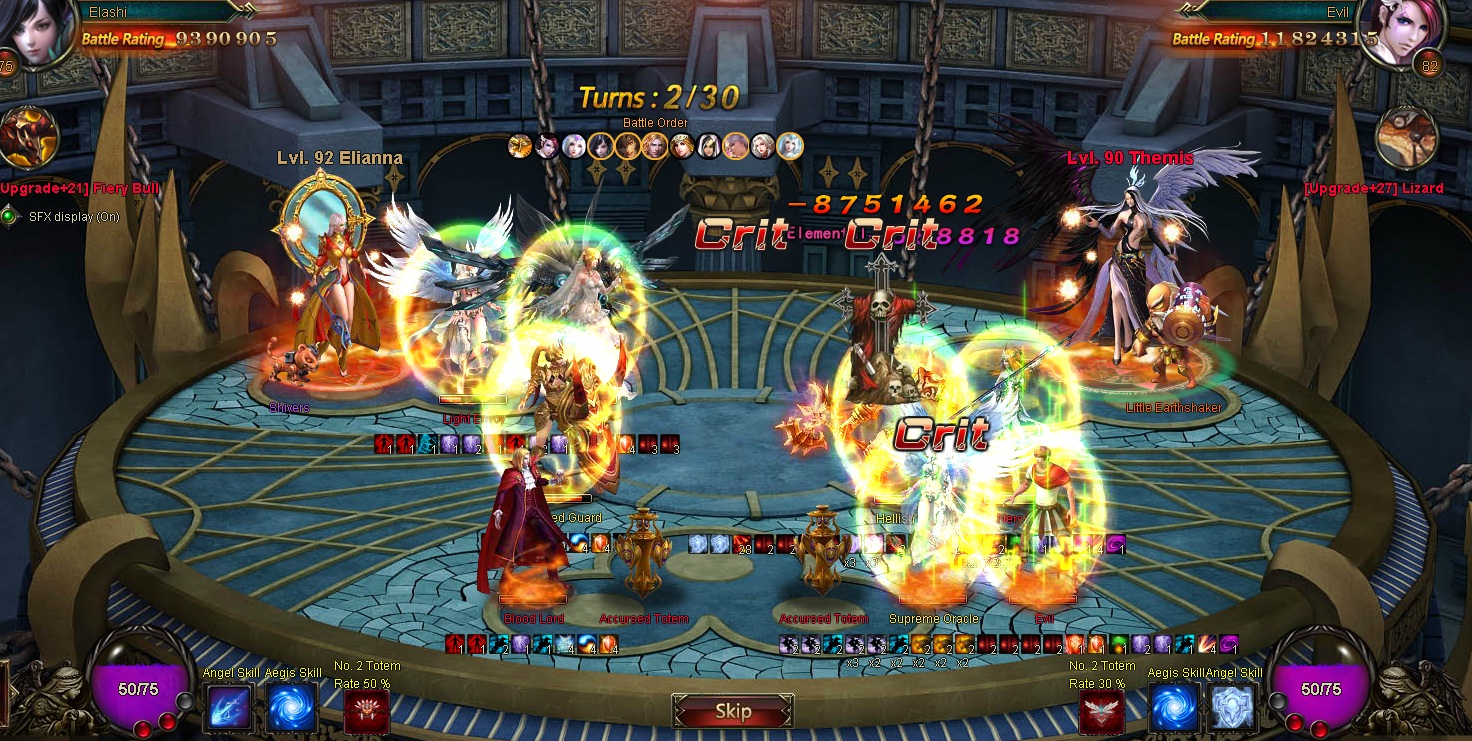This screenshot has height=741, width=1472.
Task: Select the Lizard mount icon
Action: point(1406,138)
